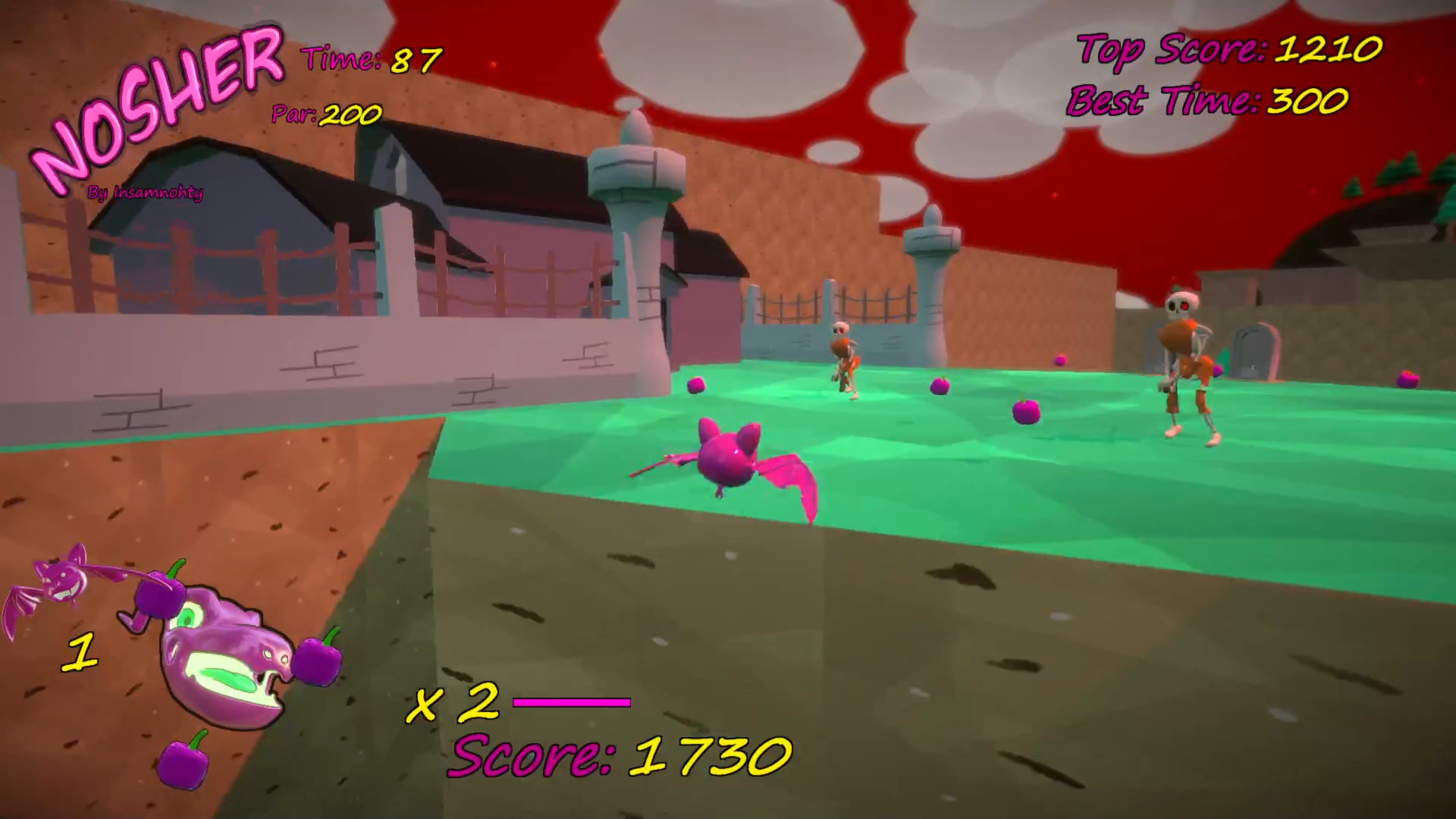Click the bat count number 1
Screen dimensions: 1456x819
coord(80,652)
